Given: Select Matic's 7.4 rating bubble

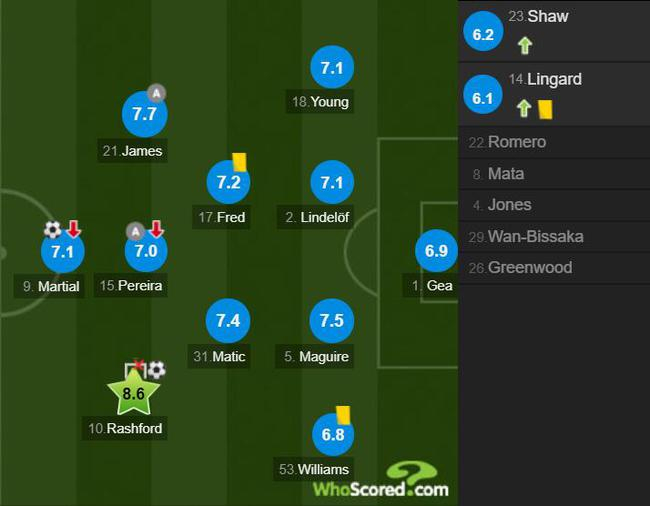Looking at the screenshot, I should [x=228, y=321].
